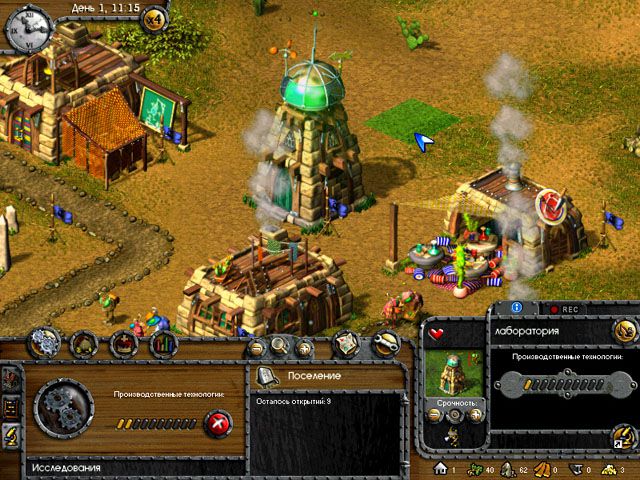Show the colored bar chart statistics
640x480 pixels.
(x=163, y=343)
